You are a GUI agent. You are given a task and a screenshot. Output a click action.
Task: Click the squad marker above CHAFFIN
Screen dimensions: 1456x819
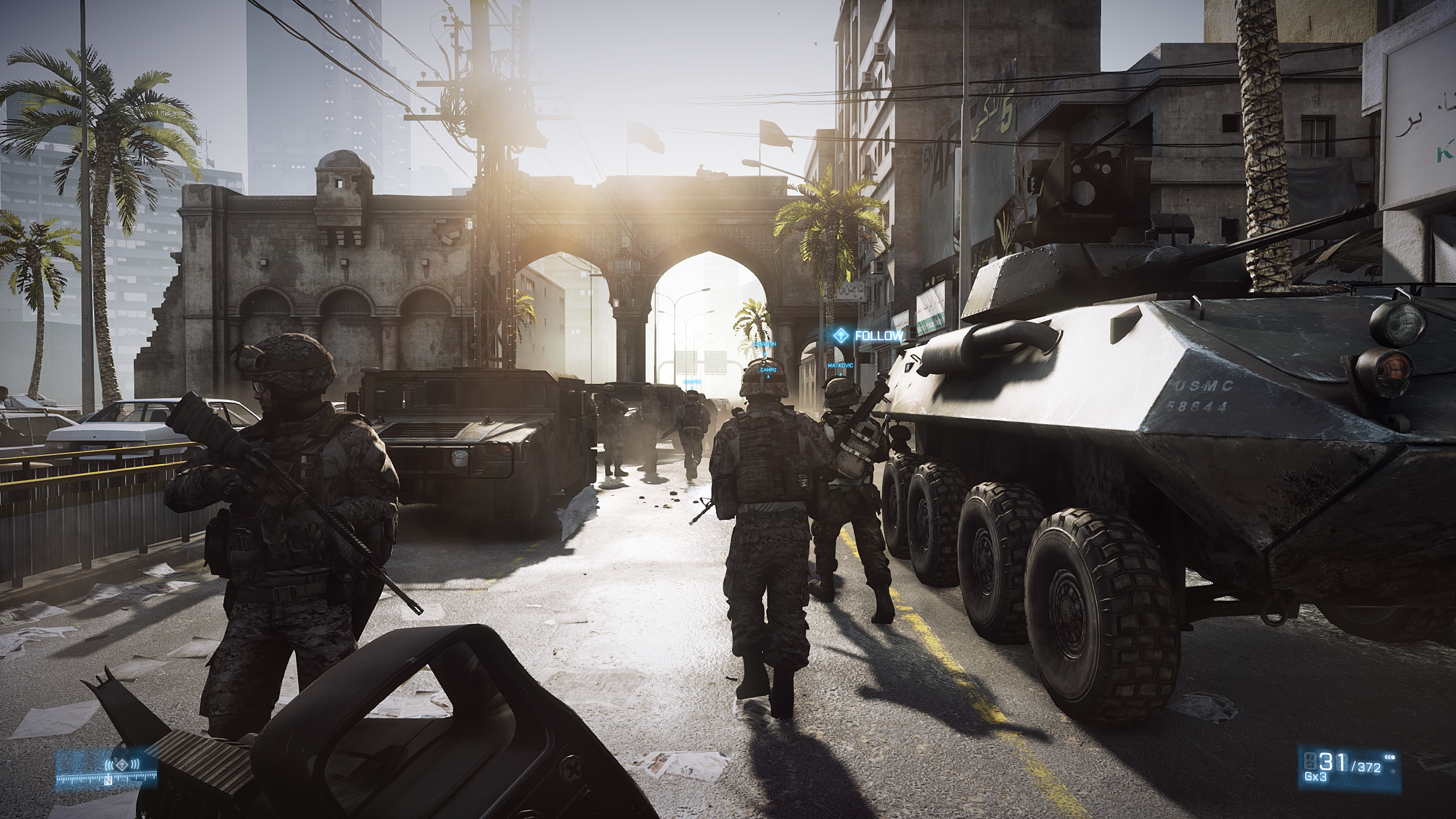[x=765, y=354]
